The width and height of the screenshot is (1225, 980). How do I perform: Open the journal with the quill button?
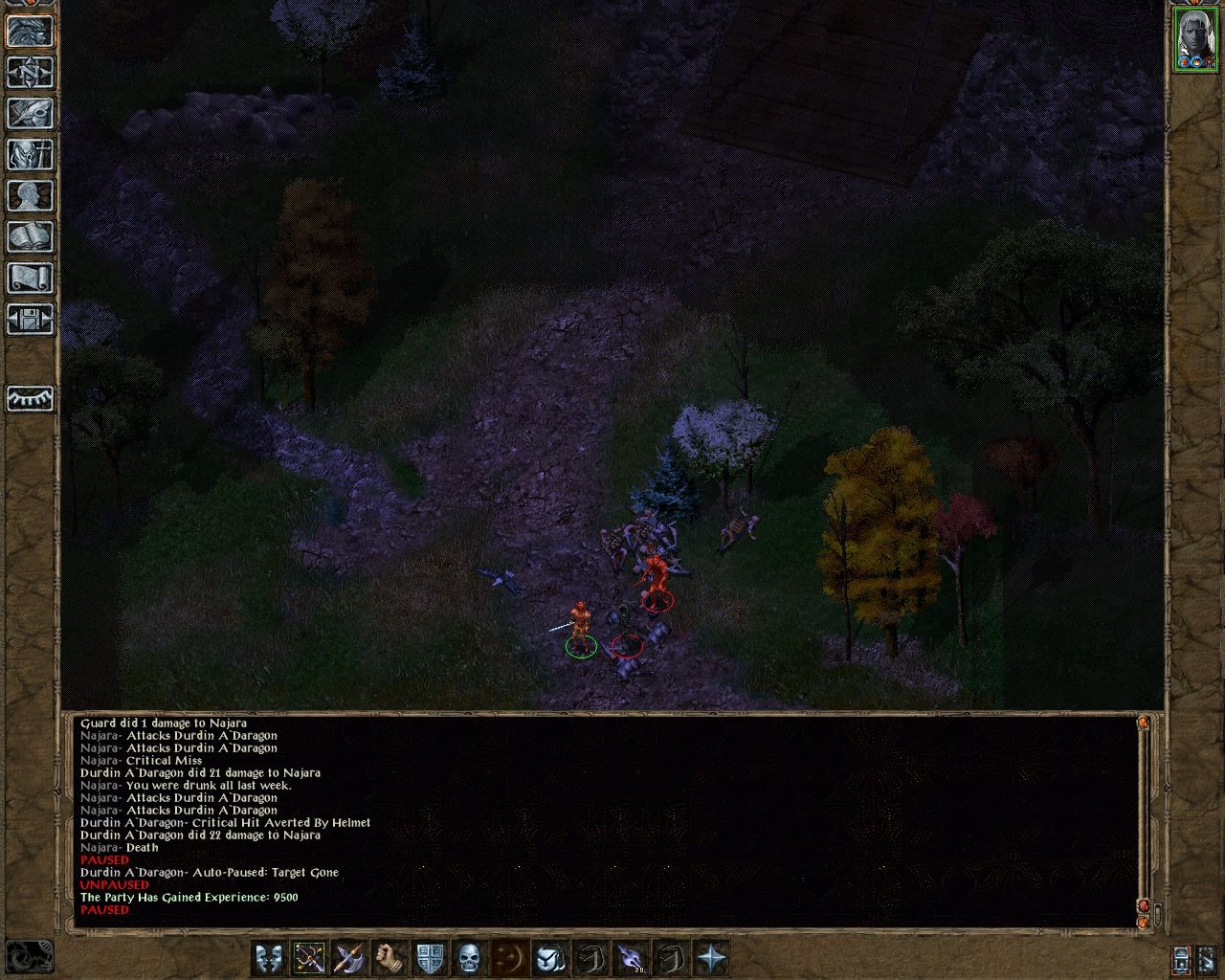pos(30,113)
